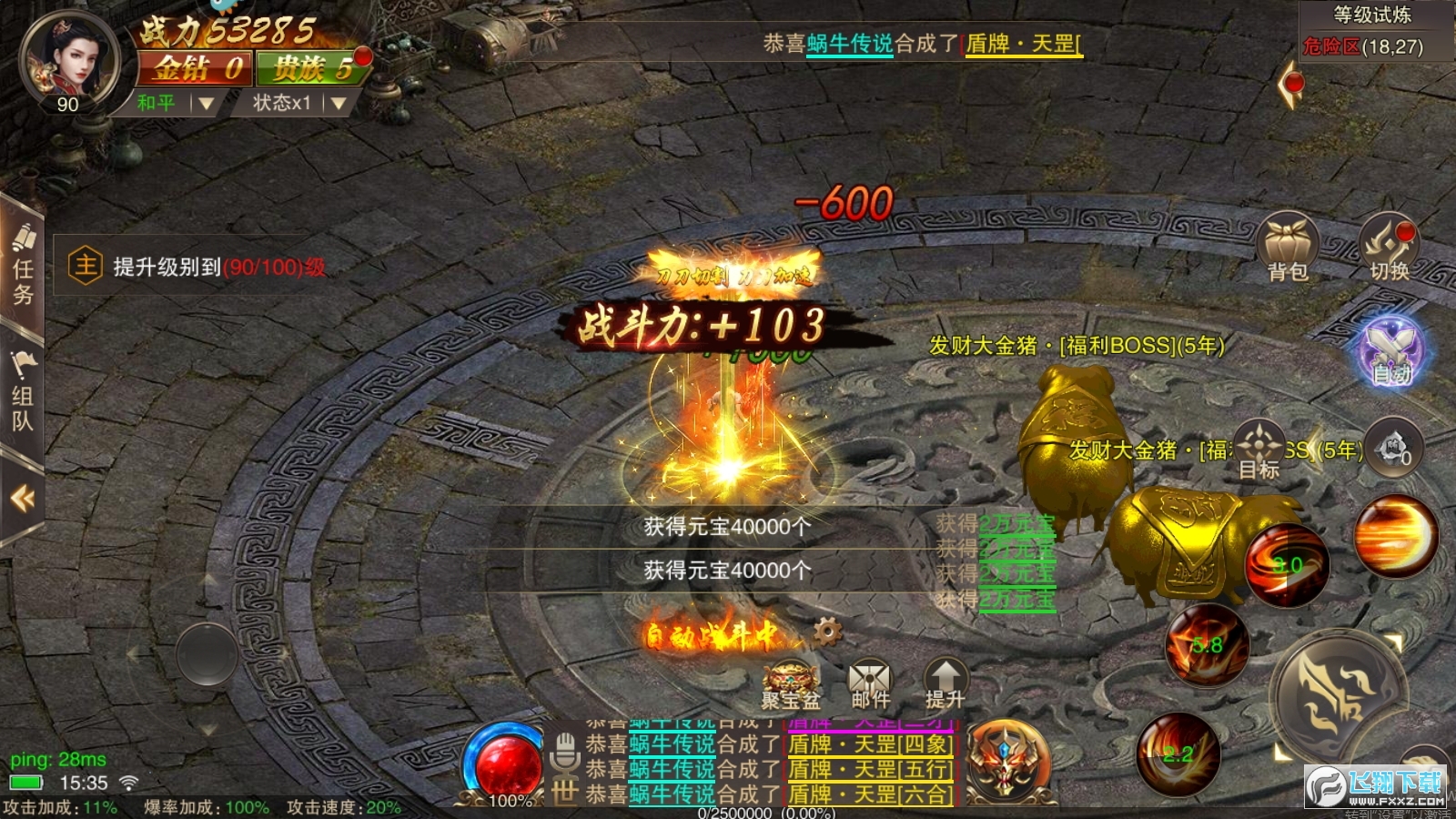Tap the microphone voice chat icon
The width and height of the screenshot is (1456, 819).
[565, 750]
